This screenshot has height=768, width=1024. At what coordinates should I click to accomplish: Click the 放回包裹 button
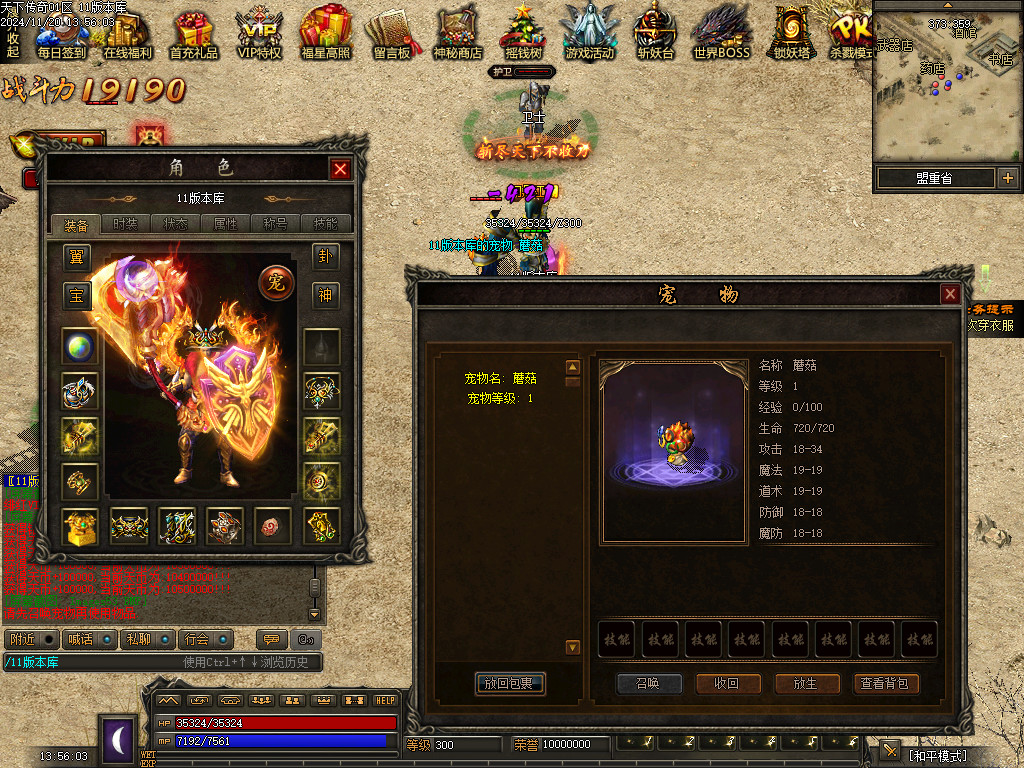click(x=510, y=684)
